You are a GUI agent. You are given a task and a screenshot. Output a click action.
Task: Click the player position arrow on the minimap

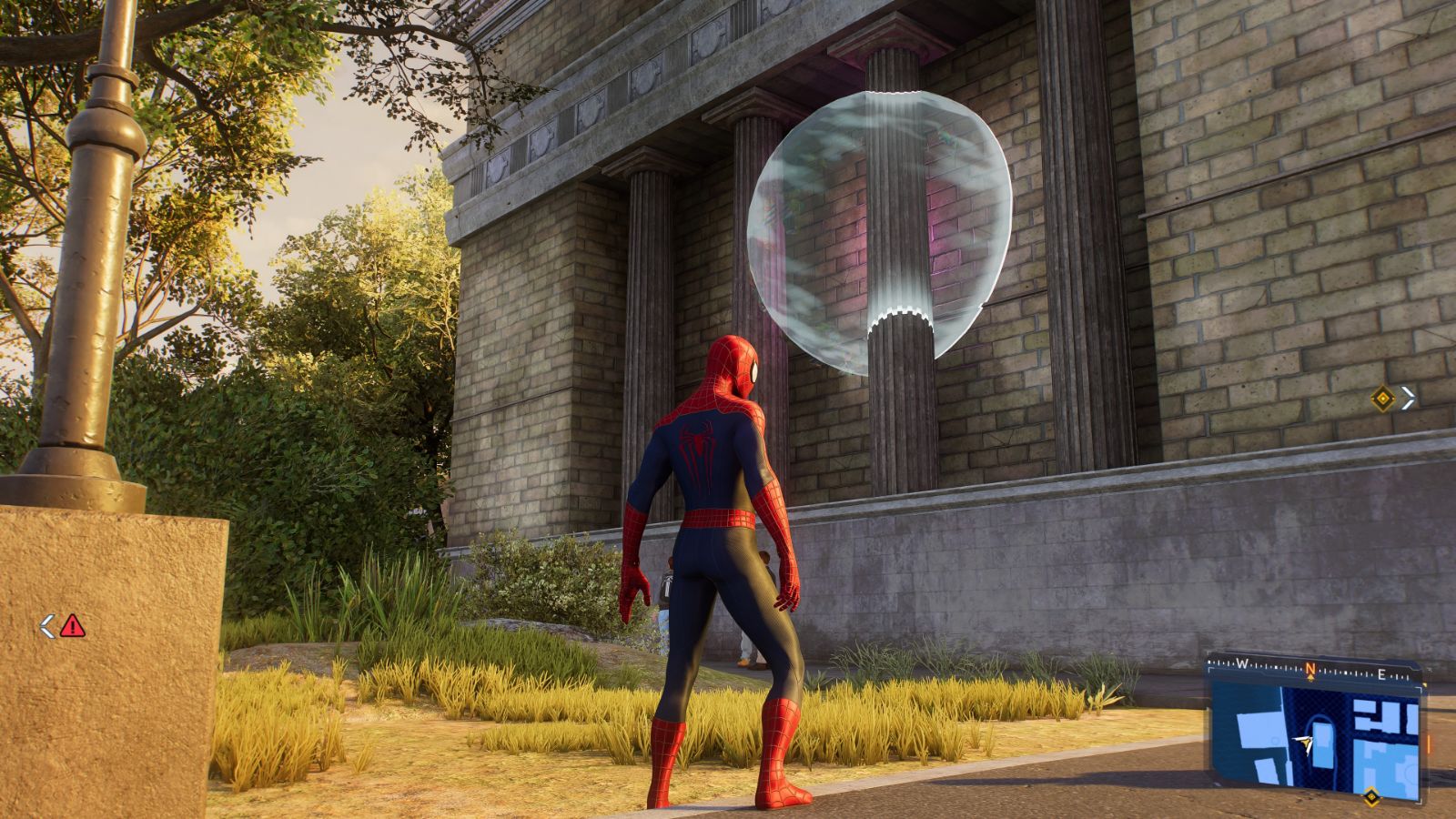tap(1304, 742)
